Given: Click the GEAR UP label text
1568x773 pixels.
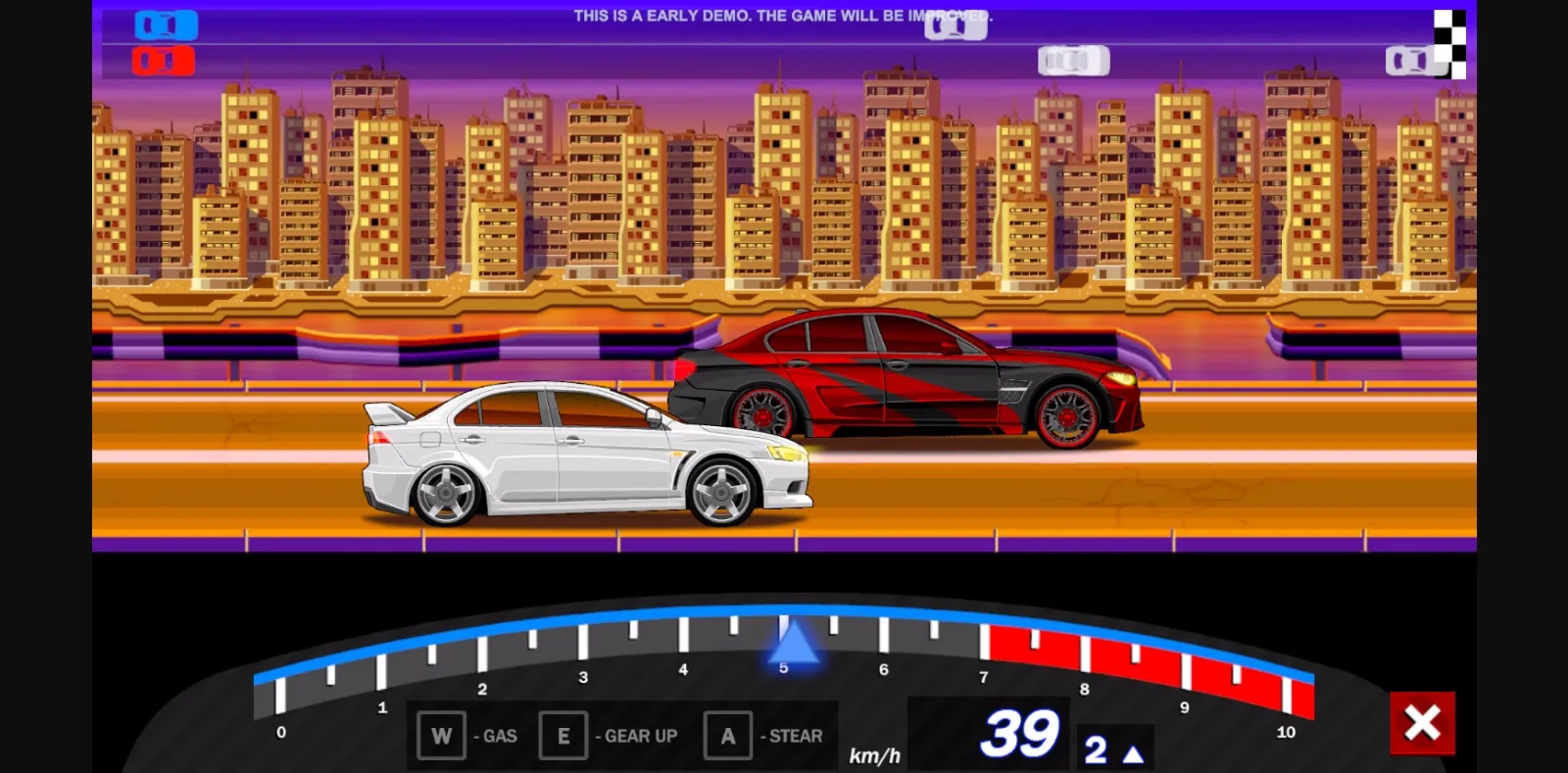Looking at the screenshot, I should click(635, 736).
